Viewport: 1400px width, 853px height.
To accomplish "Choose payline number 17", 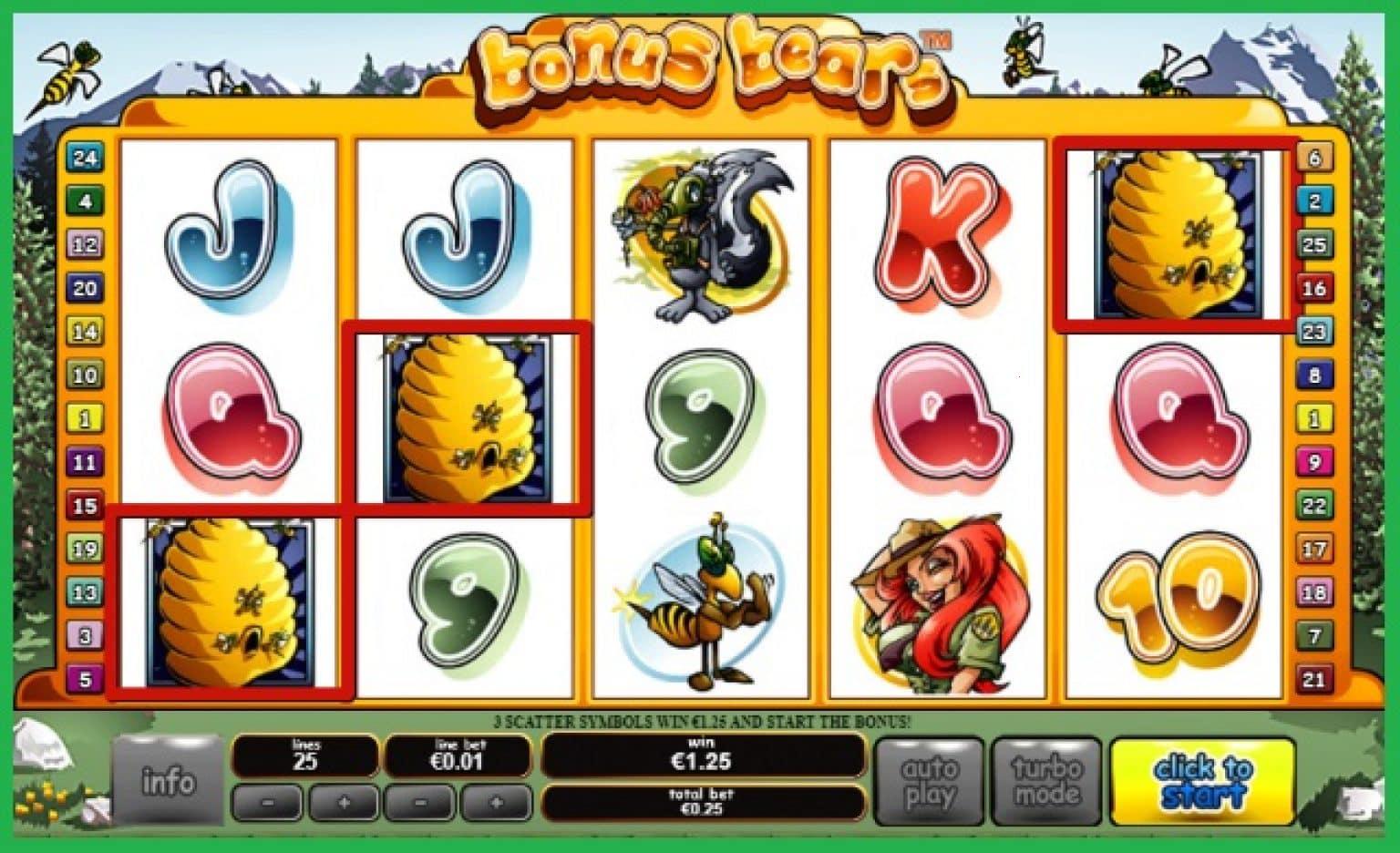I will click(x=1314, y=549).
